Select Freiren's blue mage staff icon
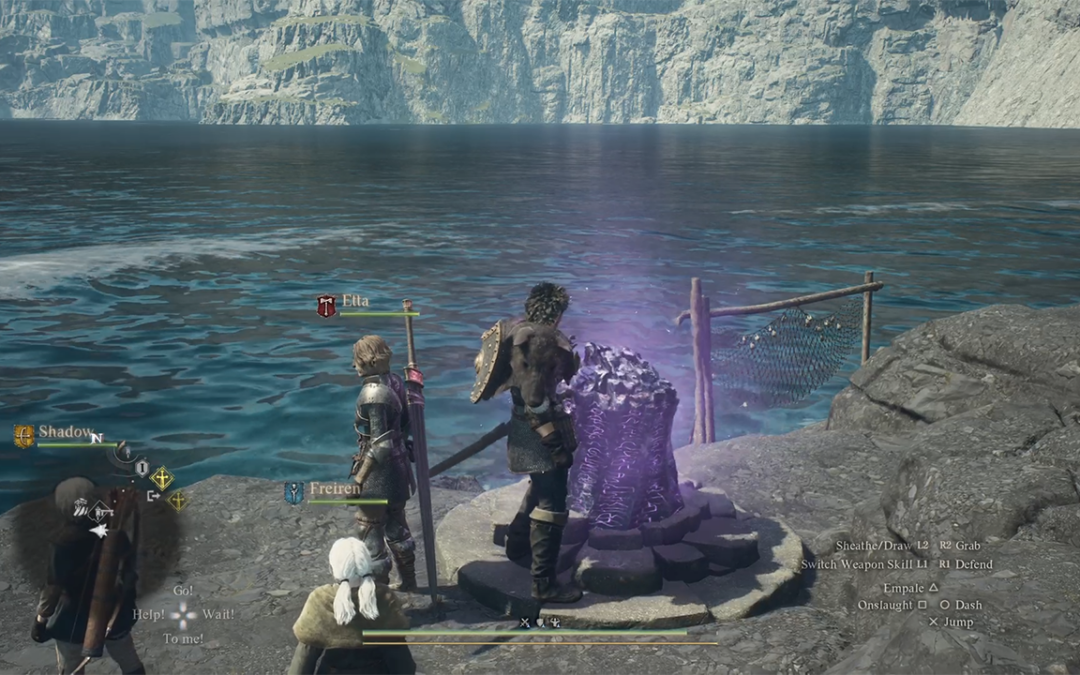 (x=294, y=492)
